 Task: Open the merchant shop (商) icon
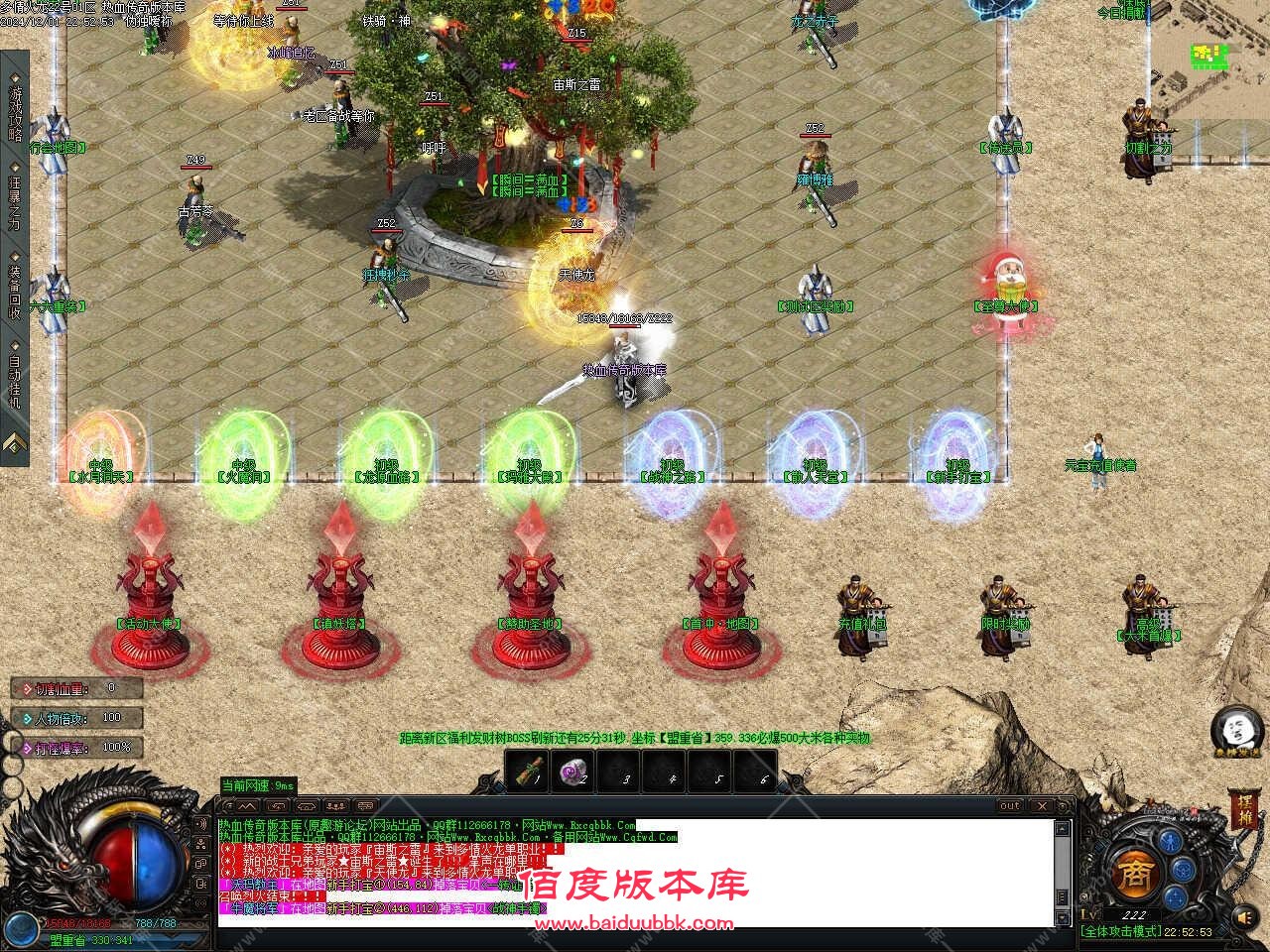coord(1136,875)
